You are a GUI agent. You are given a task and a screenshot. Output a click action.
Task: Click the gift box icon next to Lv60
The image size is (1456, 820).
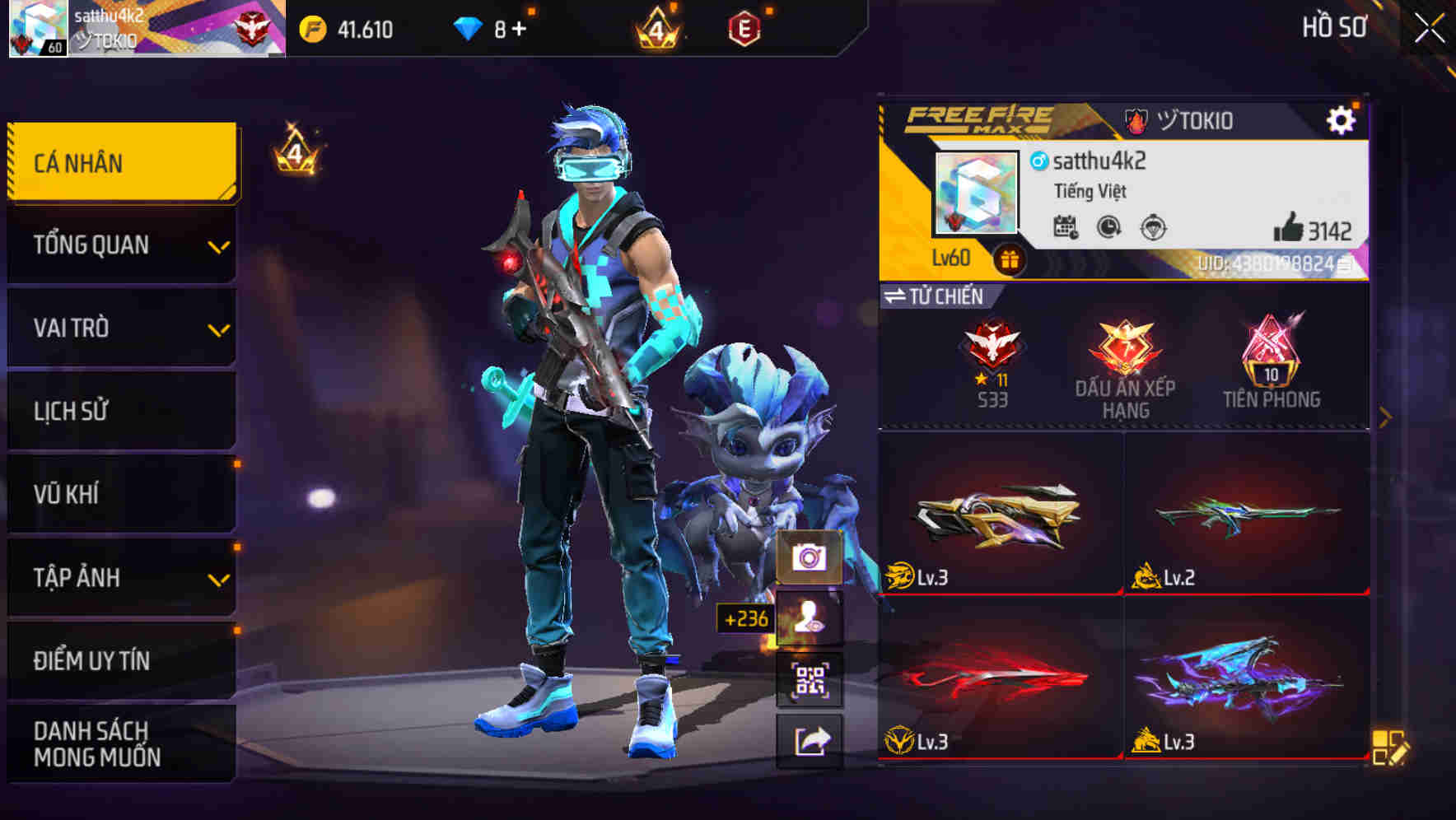[1009, 257]
